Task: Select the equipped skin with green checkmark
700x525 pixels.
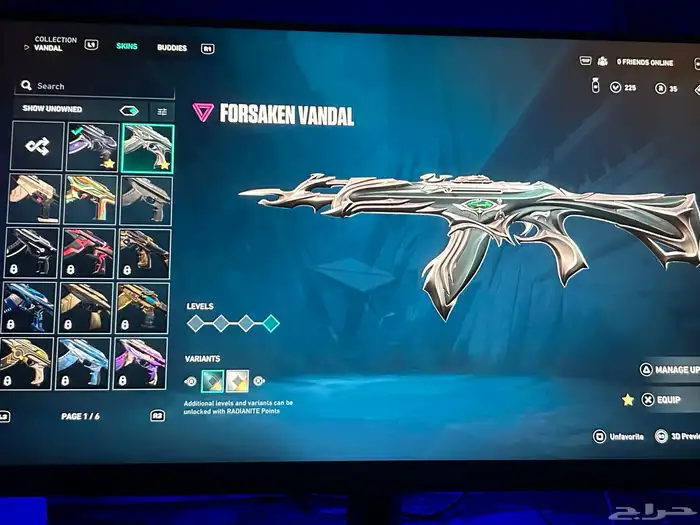Action: [x=92, y=147]
